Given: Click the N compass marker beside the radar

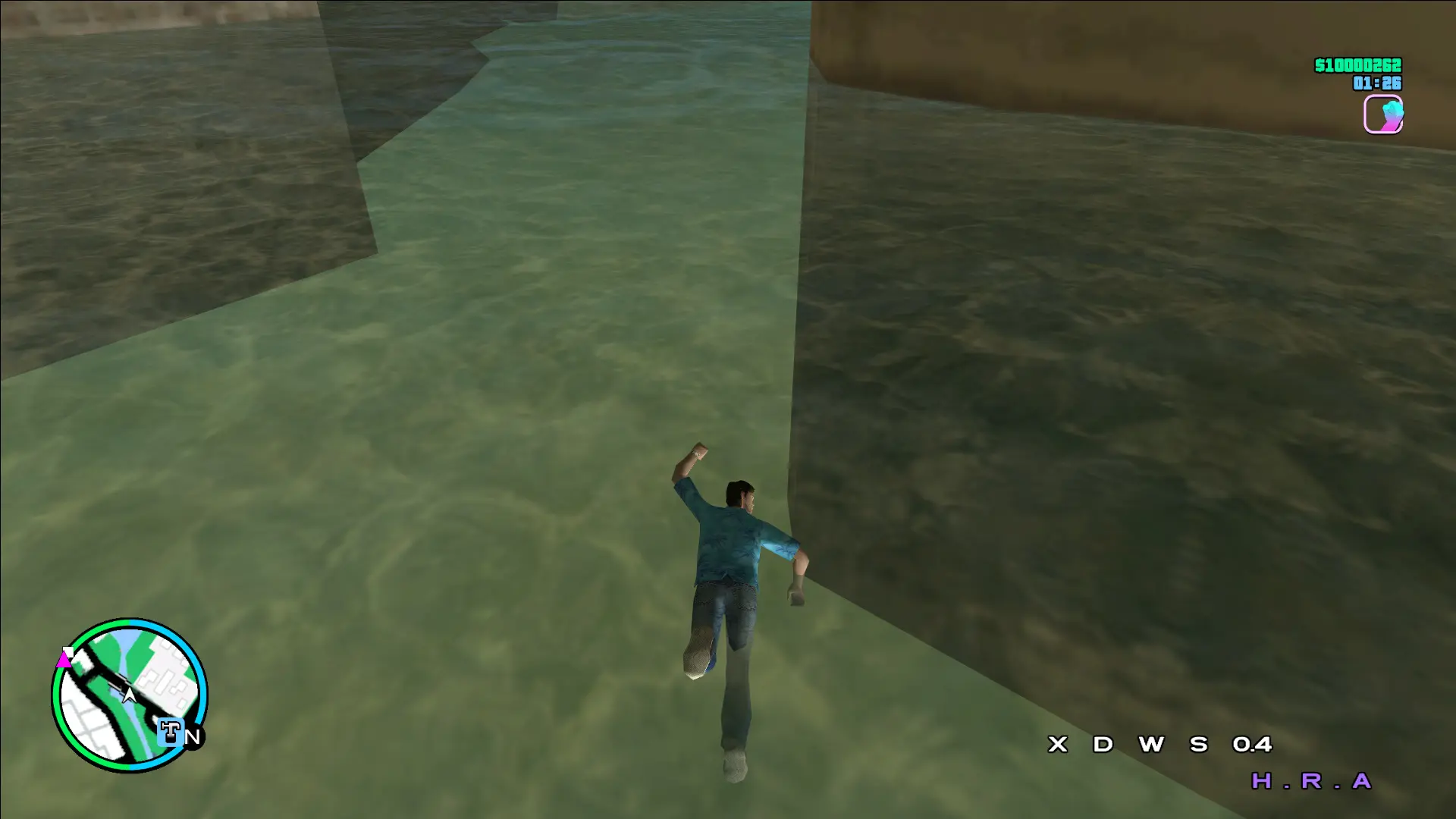Looking at the screenshot, I should tap(194, 735).
